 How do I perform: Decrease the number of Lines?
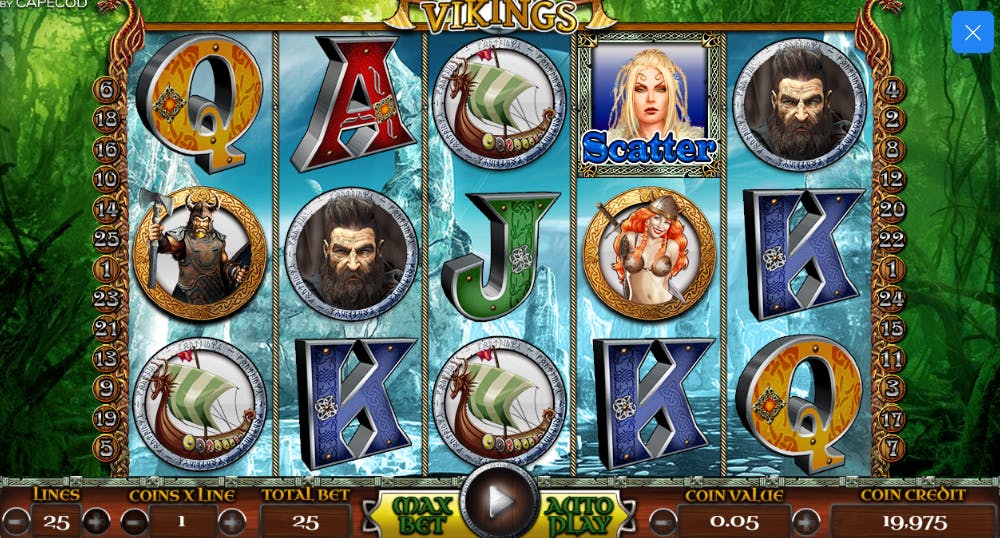[16, 521]
